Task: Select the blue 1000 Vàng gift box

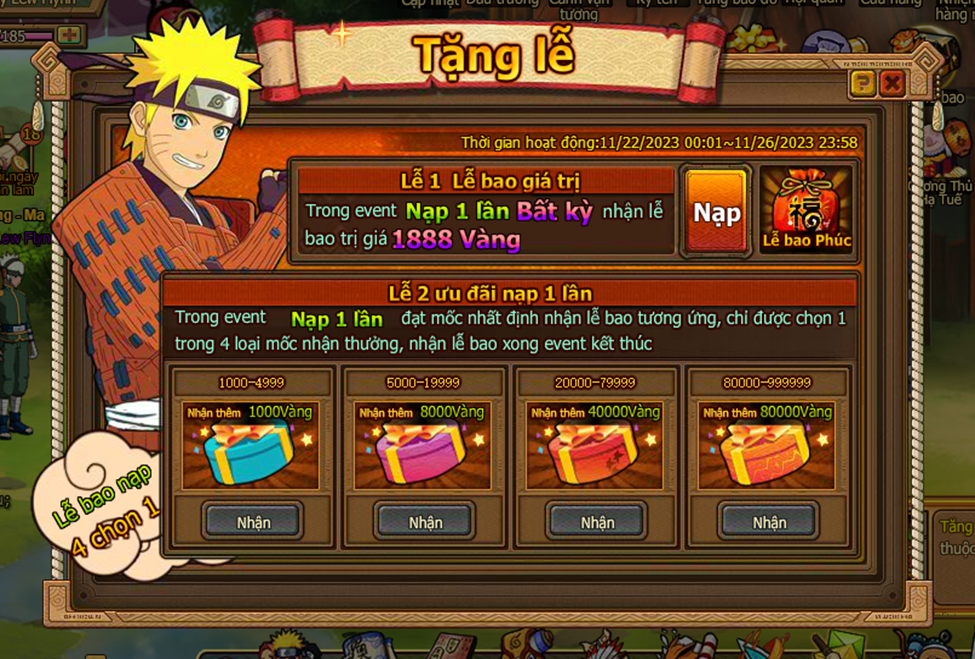Action: (250, 453)
